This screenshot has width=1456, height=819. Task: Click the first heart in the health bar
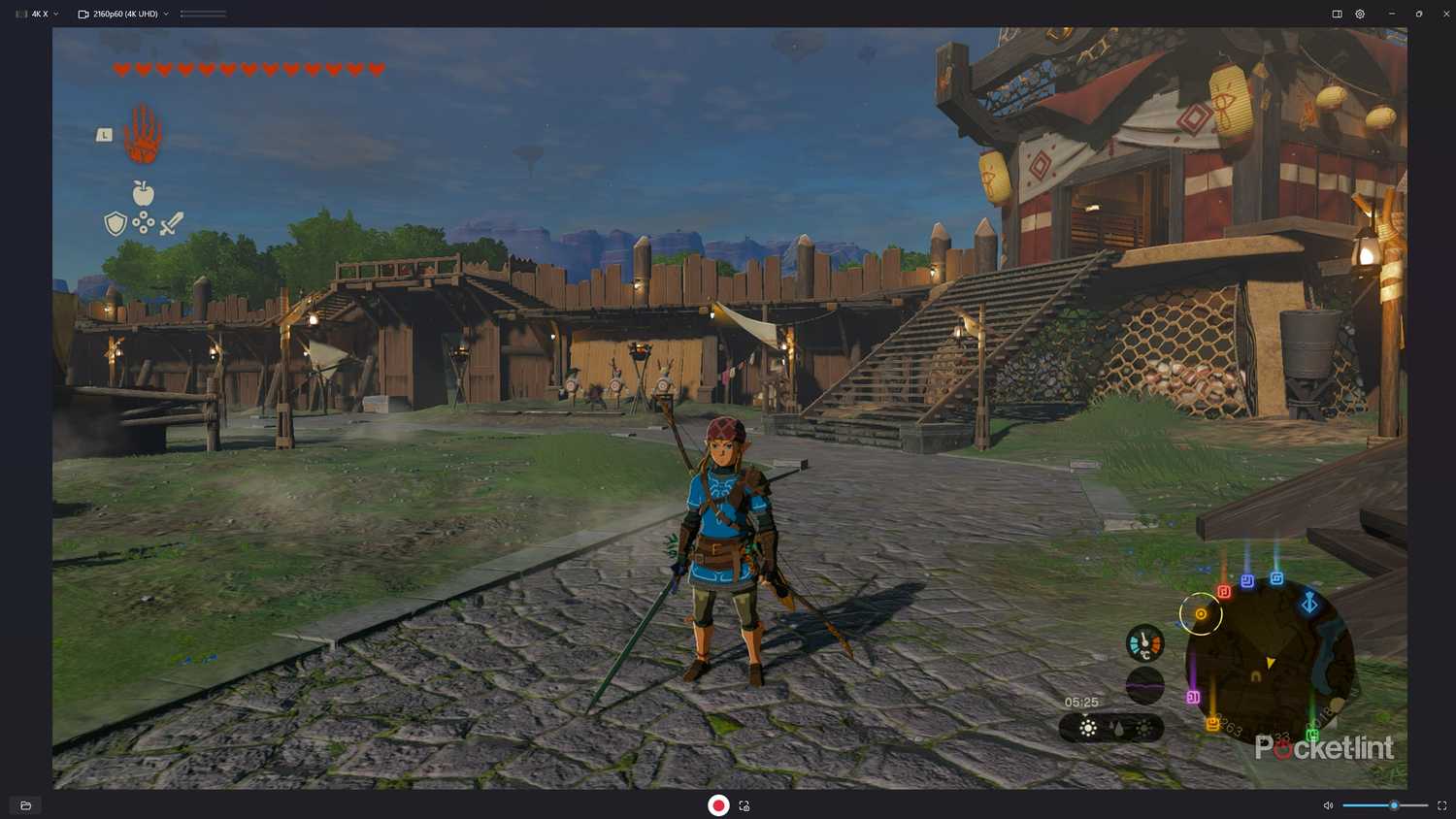pos(122,69)
